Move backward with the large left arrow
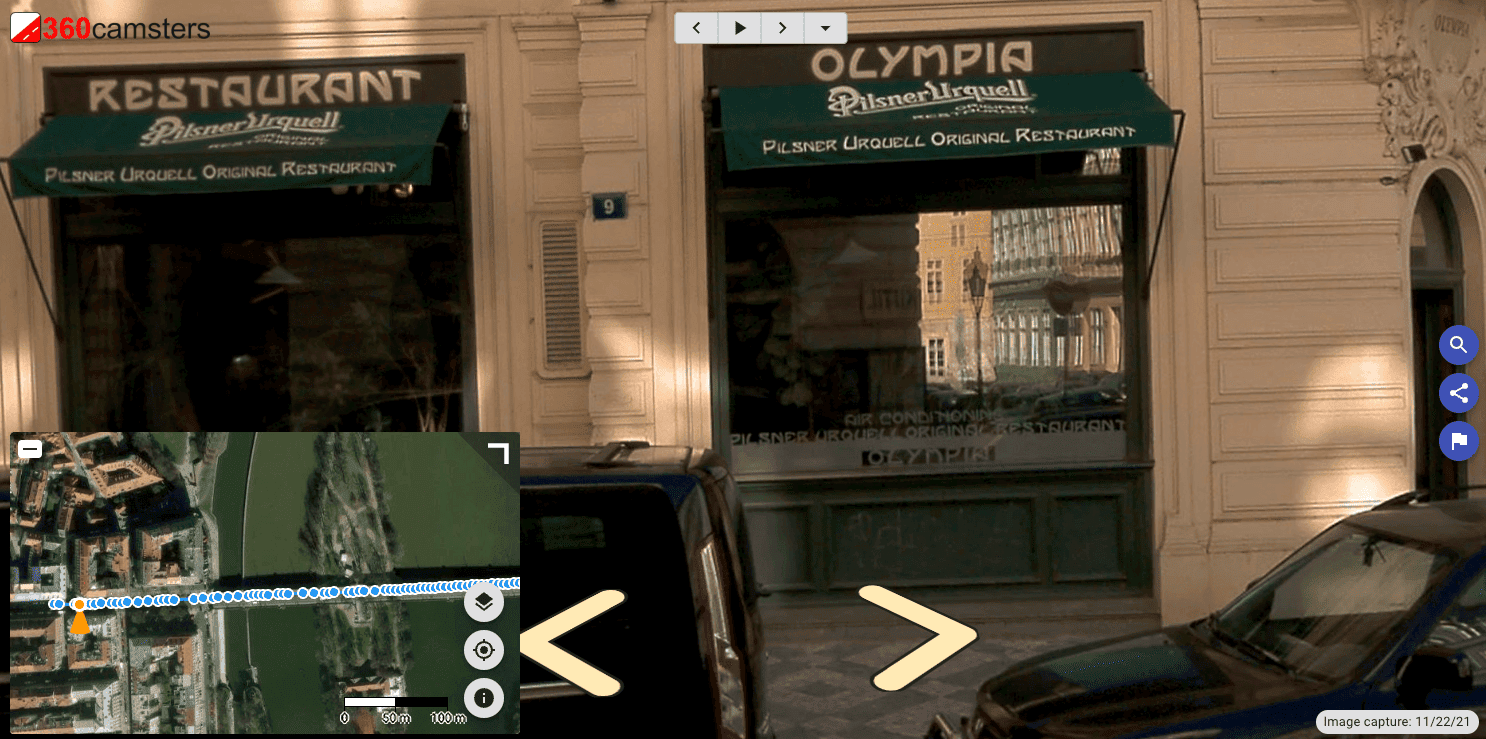 pos(572,642)
